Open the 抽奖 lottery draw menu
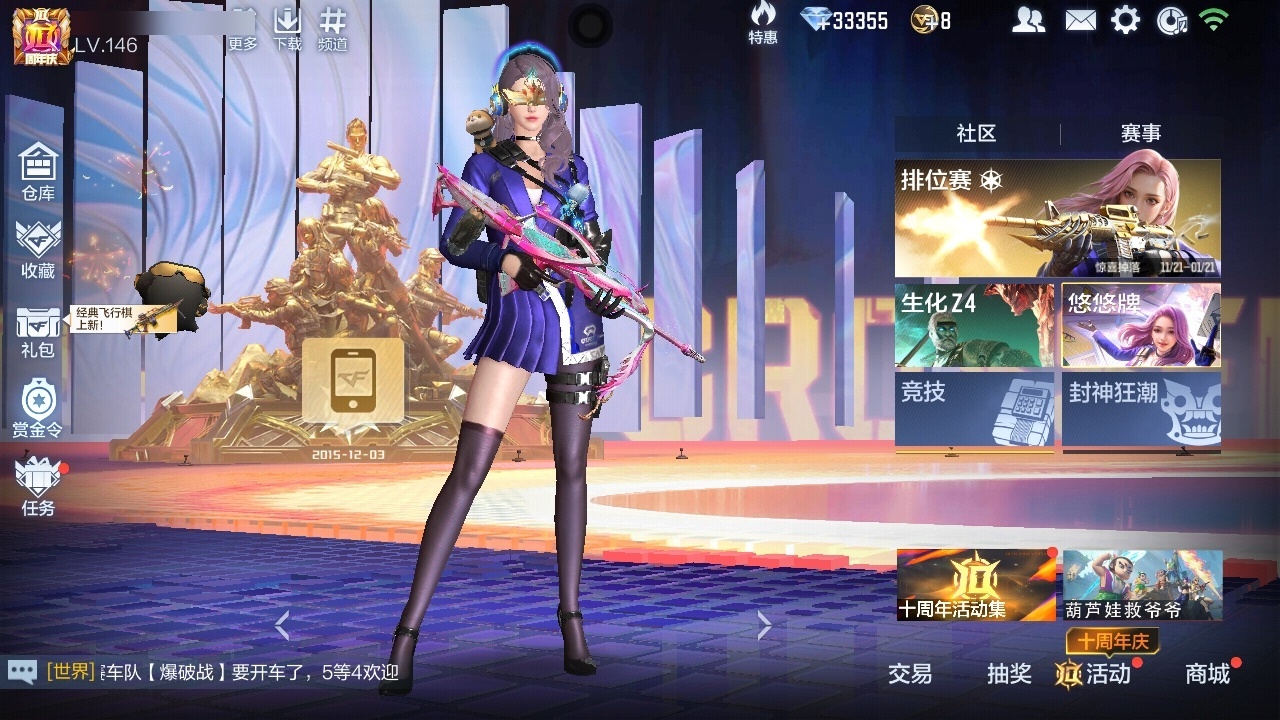Viewport: 1280px width, 720px height. click(x=1009, y=674)
